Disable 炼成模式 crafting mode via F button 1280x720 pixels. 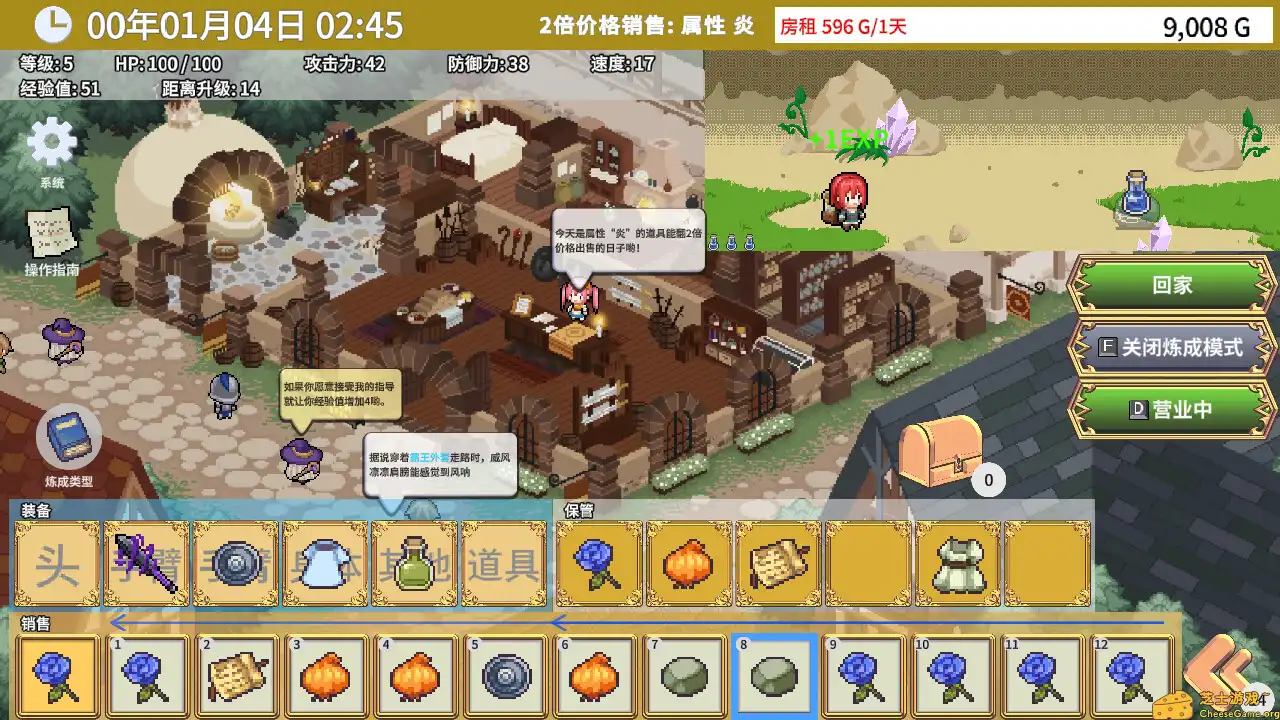1170,347
